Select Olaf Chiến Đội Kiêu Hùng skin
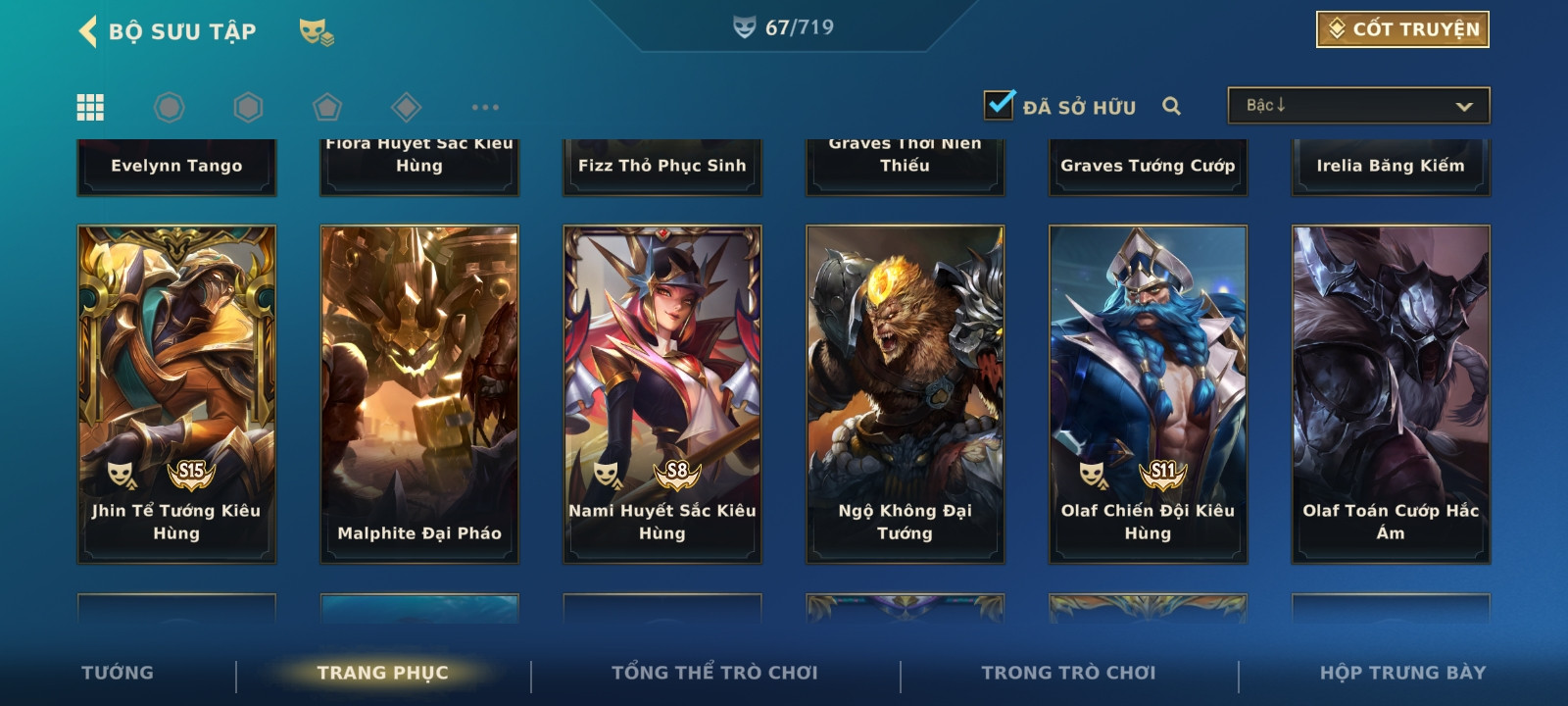 tap(1149, 394)
